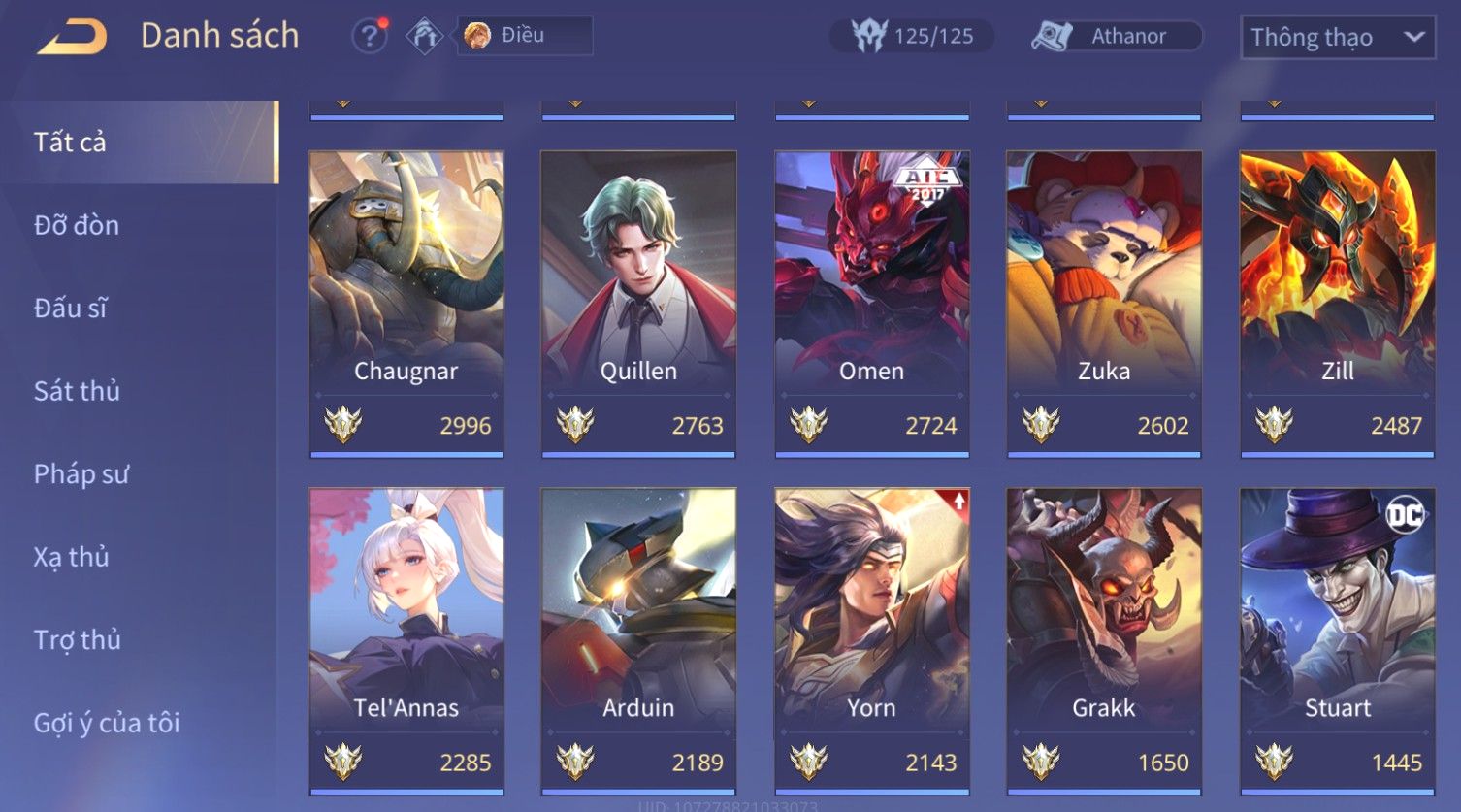The height and width of the screenshot is (812, 1461).
Task: Select the Điều player selector
Action: [525, 36]
